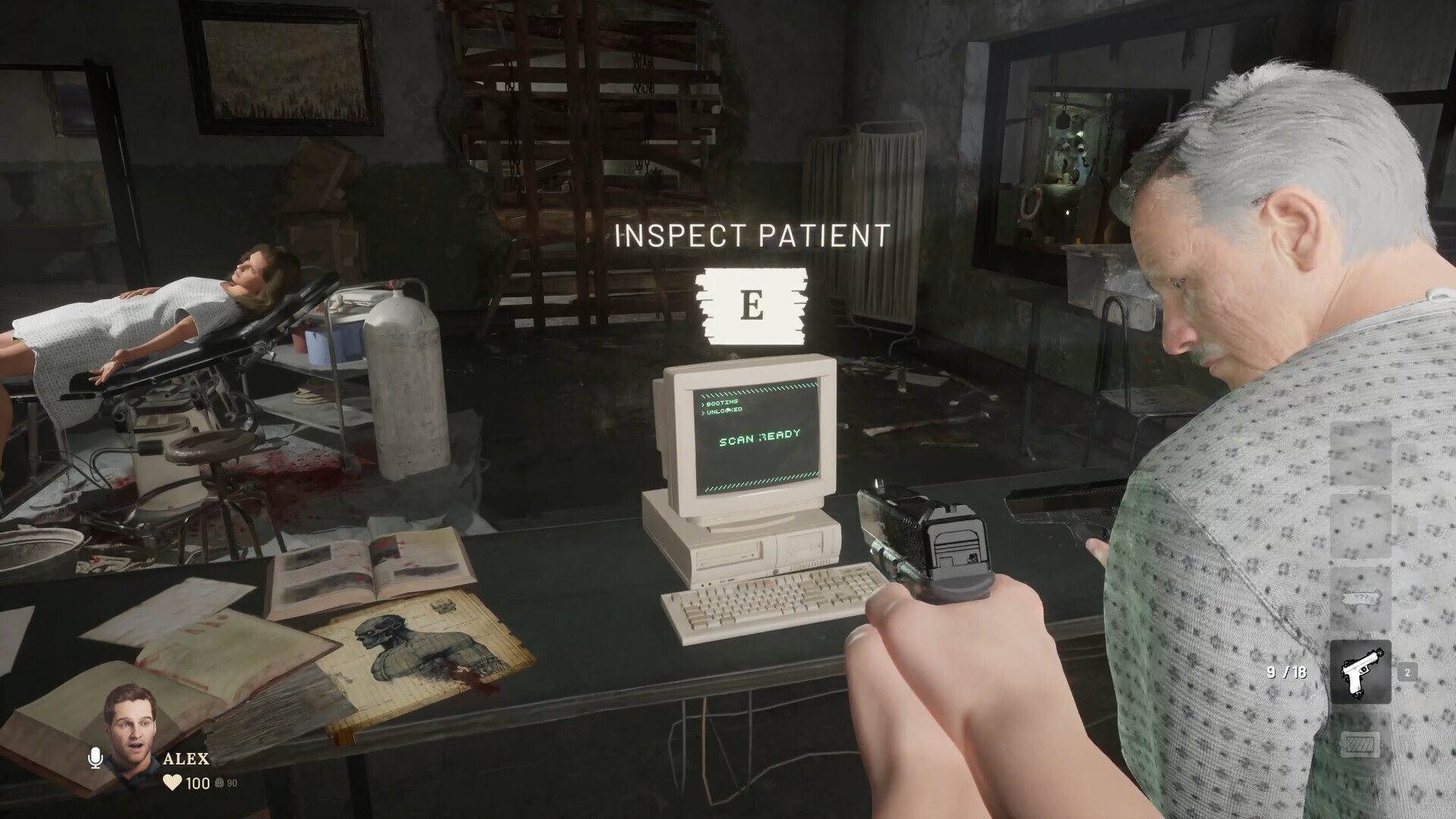Screen dimensions: 1456x819
Task: Click the INSPECT PATIENT prompt text
Action: point(751,235)
